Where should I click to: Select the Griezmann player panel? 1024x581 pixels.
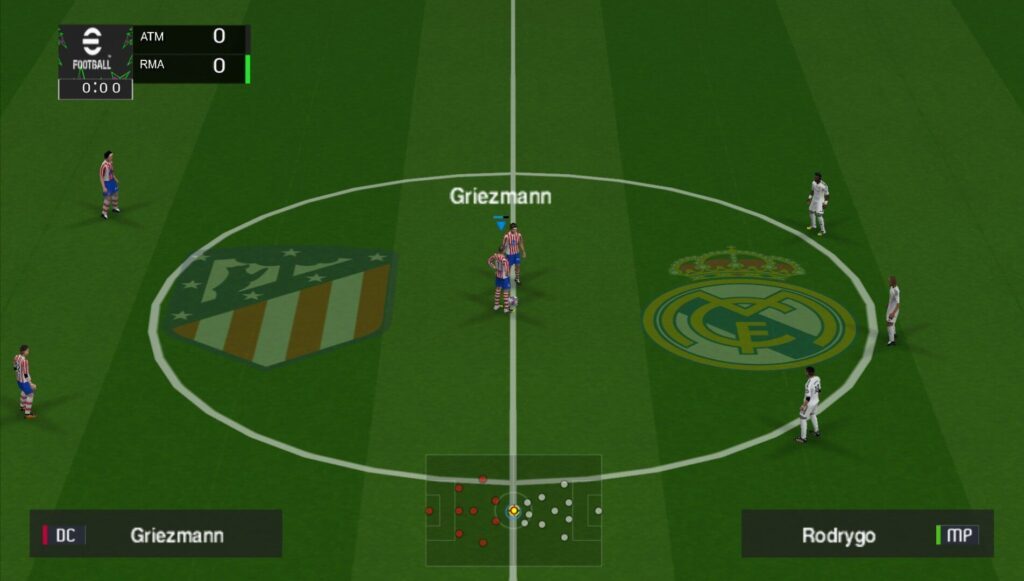click(x=156, y=534)
